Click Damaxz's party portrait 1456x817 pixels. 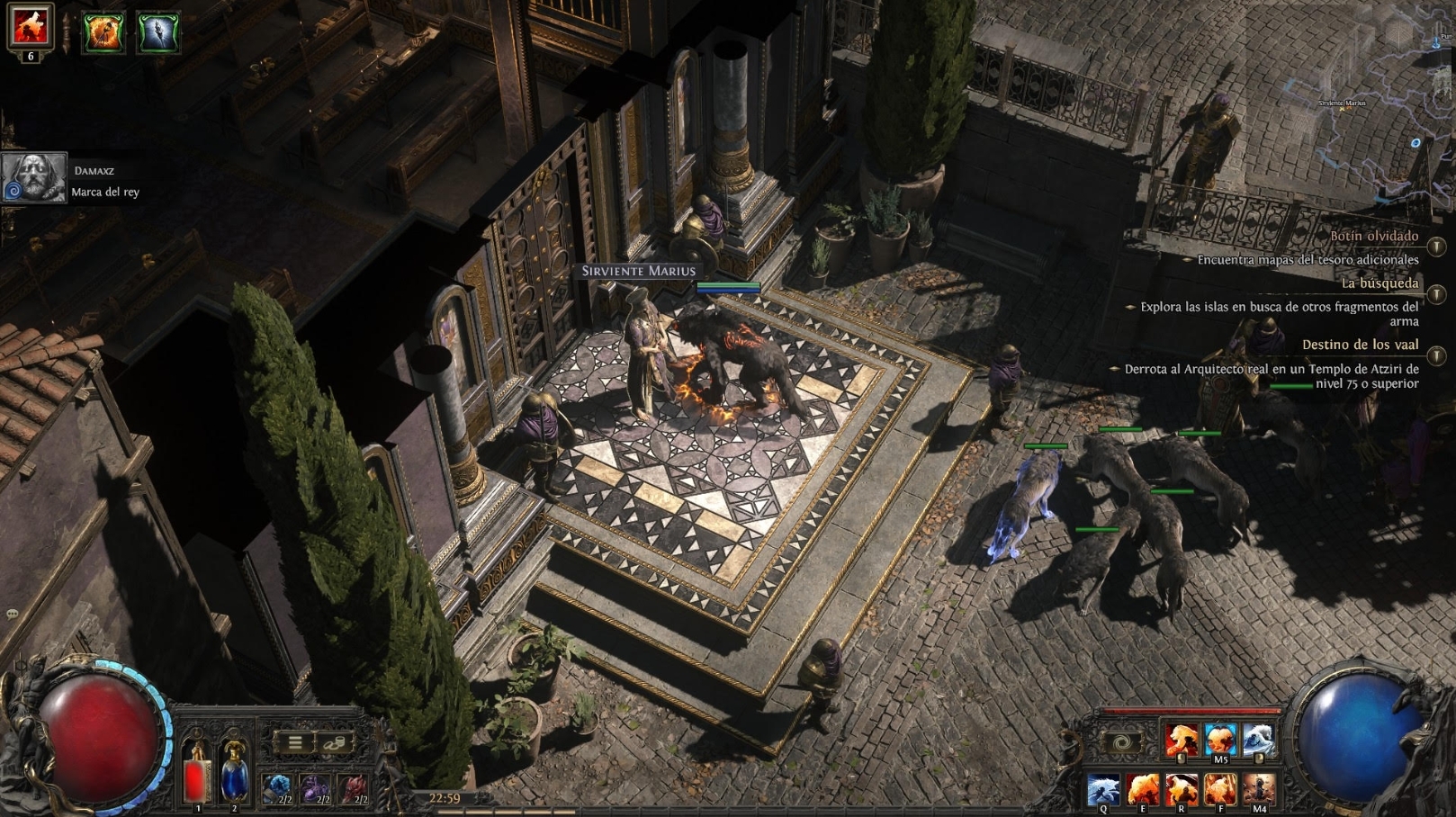pyautogui.click(x=34, y=177)
